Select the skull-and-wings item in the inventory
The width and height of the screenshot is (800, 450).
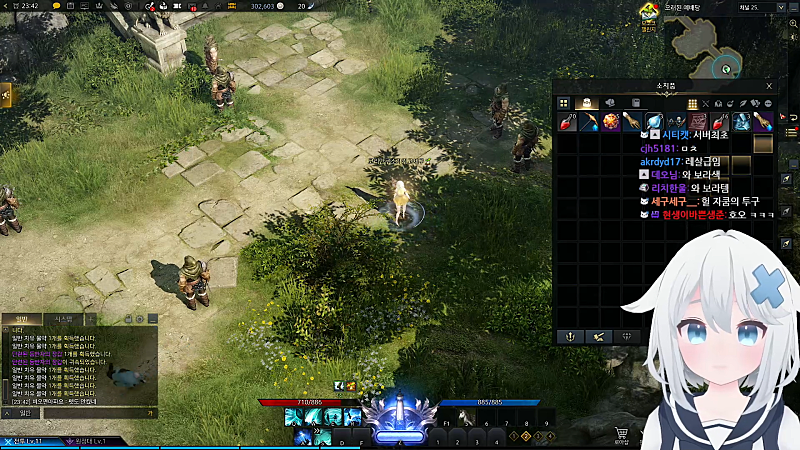(x=676, y=122)
